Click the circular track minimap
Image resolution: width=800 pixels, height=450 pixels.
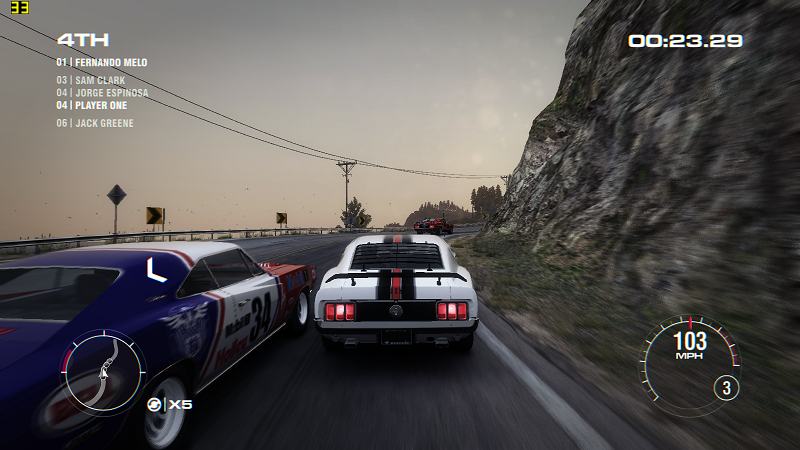click(x=103, y=367)
